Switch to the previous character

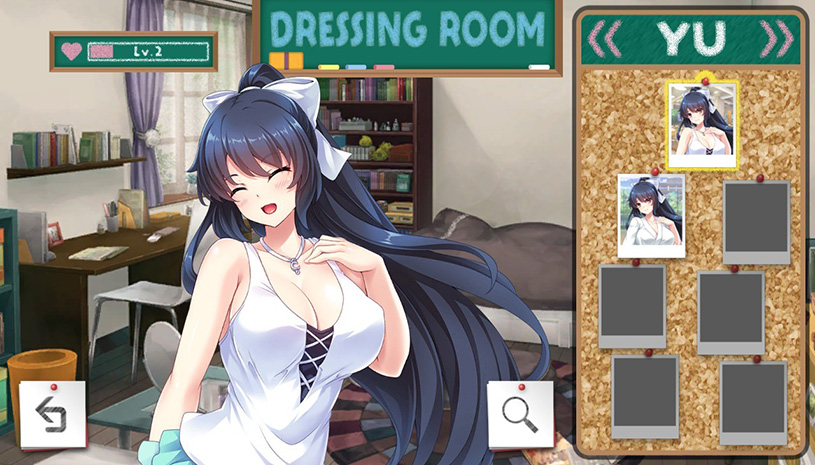pyautogui.click(x=604, y=38)
